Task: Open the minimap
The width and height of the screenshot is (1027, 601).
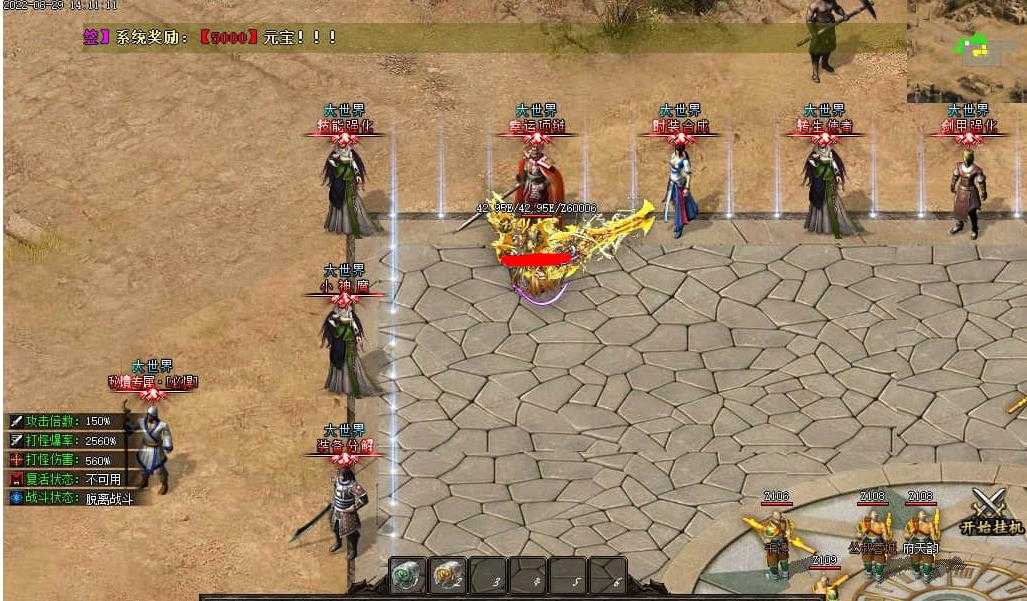Action: (966, 51)
